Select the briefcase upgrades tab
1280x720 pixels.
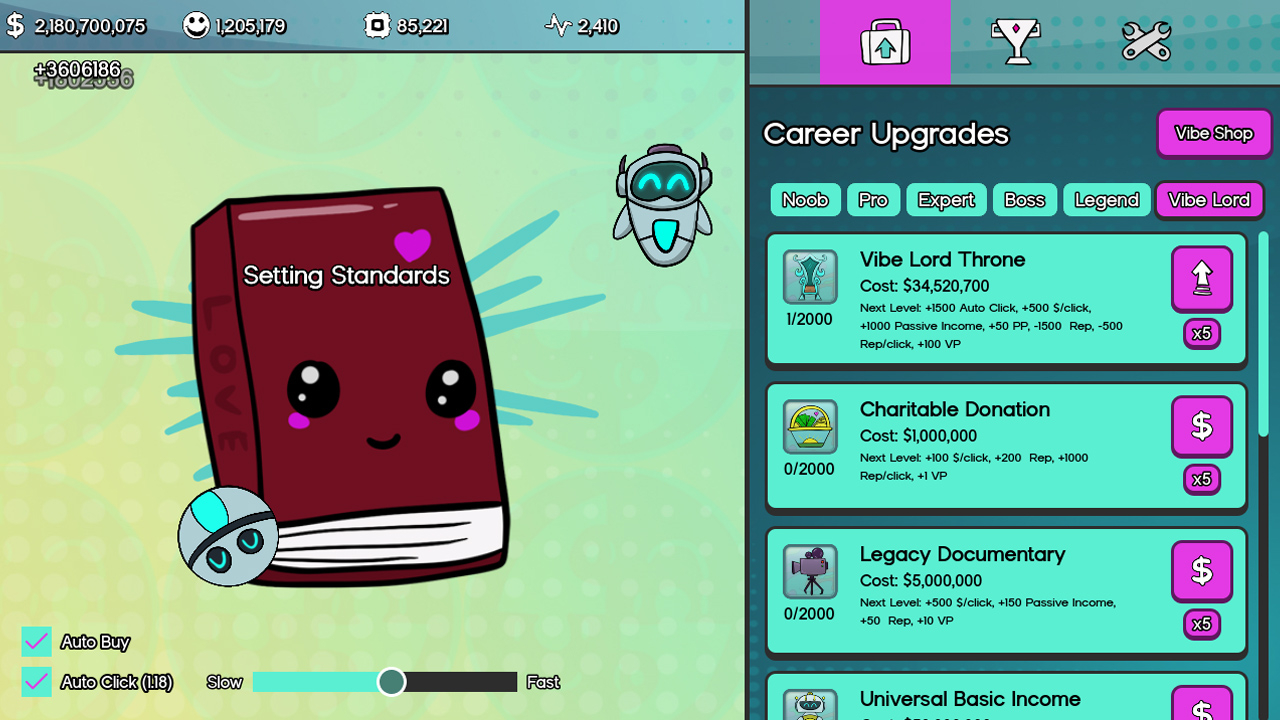click(x=885, y=42)
